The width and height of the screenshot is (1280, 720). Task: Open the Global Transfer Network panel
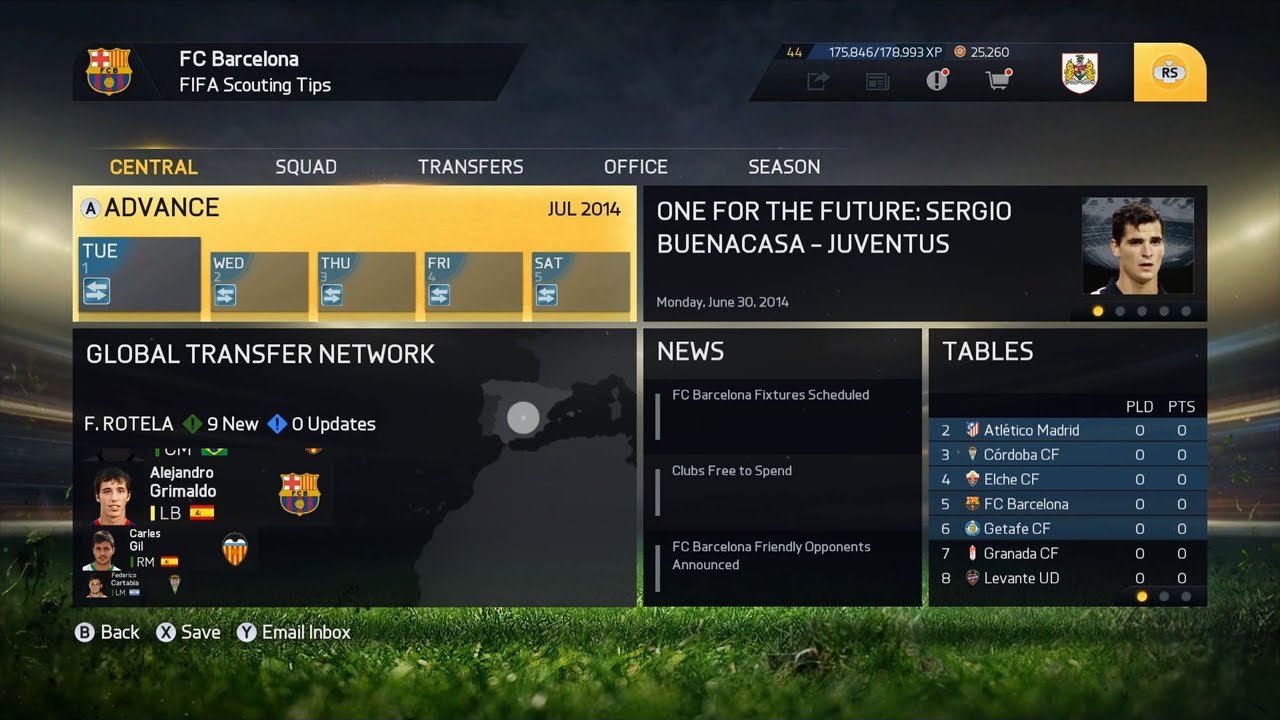point(260,354)
